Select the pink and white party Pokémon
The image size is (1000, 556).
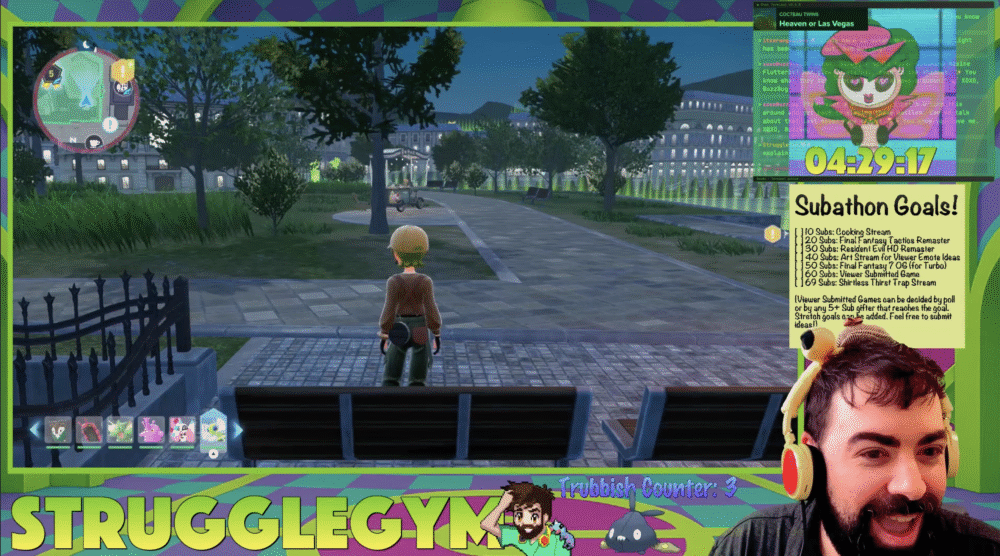coord(182,430)
